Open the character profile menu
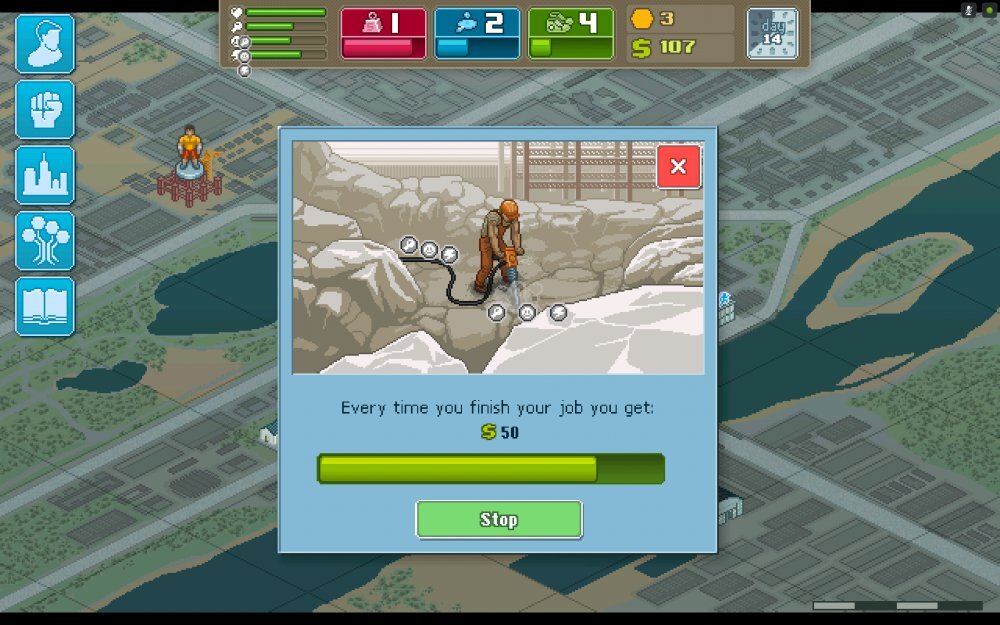Viewport: 1000px width, 625px height. pos(45,44)
